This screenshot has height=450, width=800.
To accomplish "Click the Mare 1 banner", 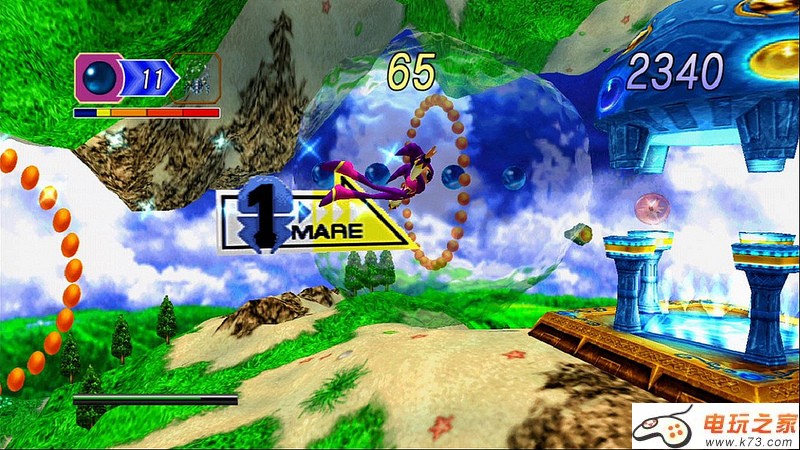I will pyautogui.click(x=315, y=220).
